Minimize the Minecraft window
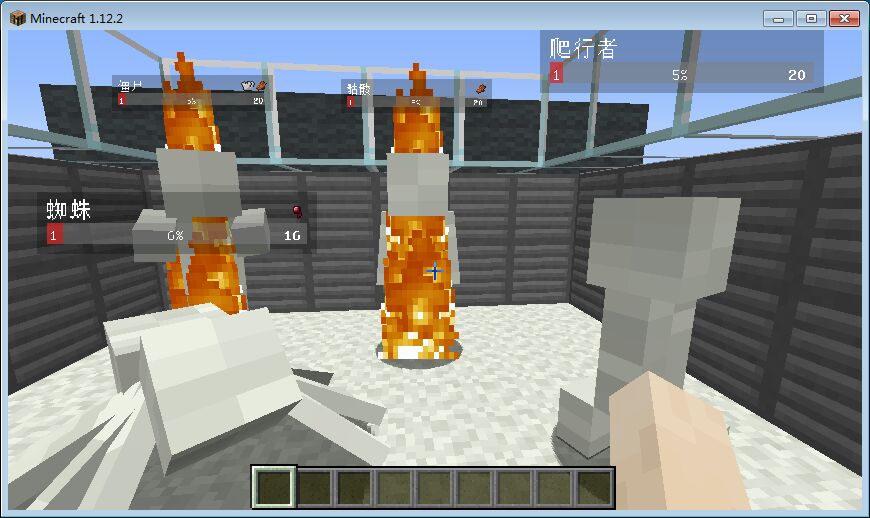Image resolution: width=870 pixels, height=518 pixels. tap(779, 18)
